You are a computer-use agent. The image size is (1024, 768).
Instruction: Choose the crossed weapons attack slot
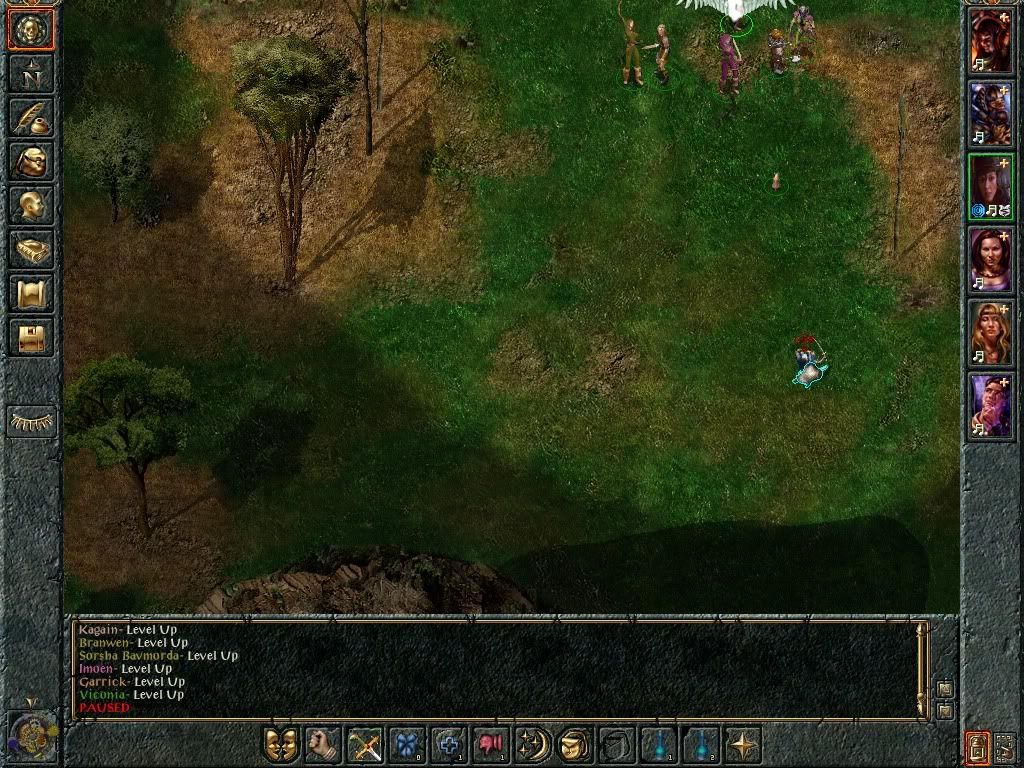[365, 745]
